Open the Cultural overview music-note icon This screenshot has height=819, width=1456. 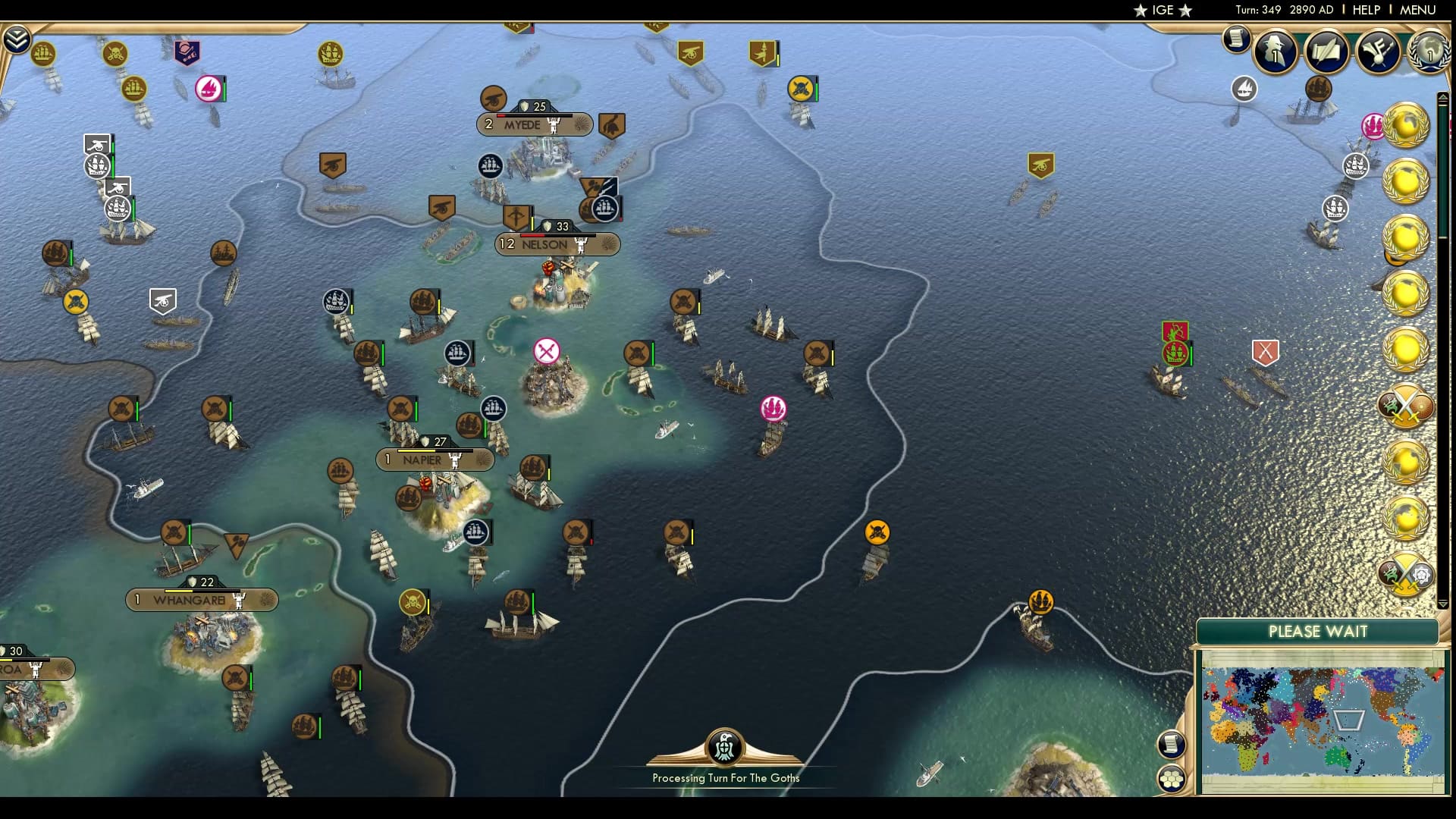coord(1378,52)
